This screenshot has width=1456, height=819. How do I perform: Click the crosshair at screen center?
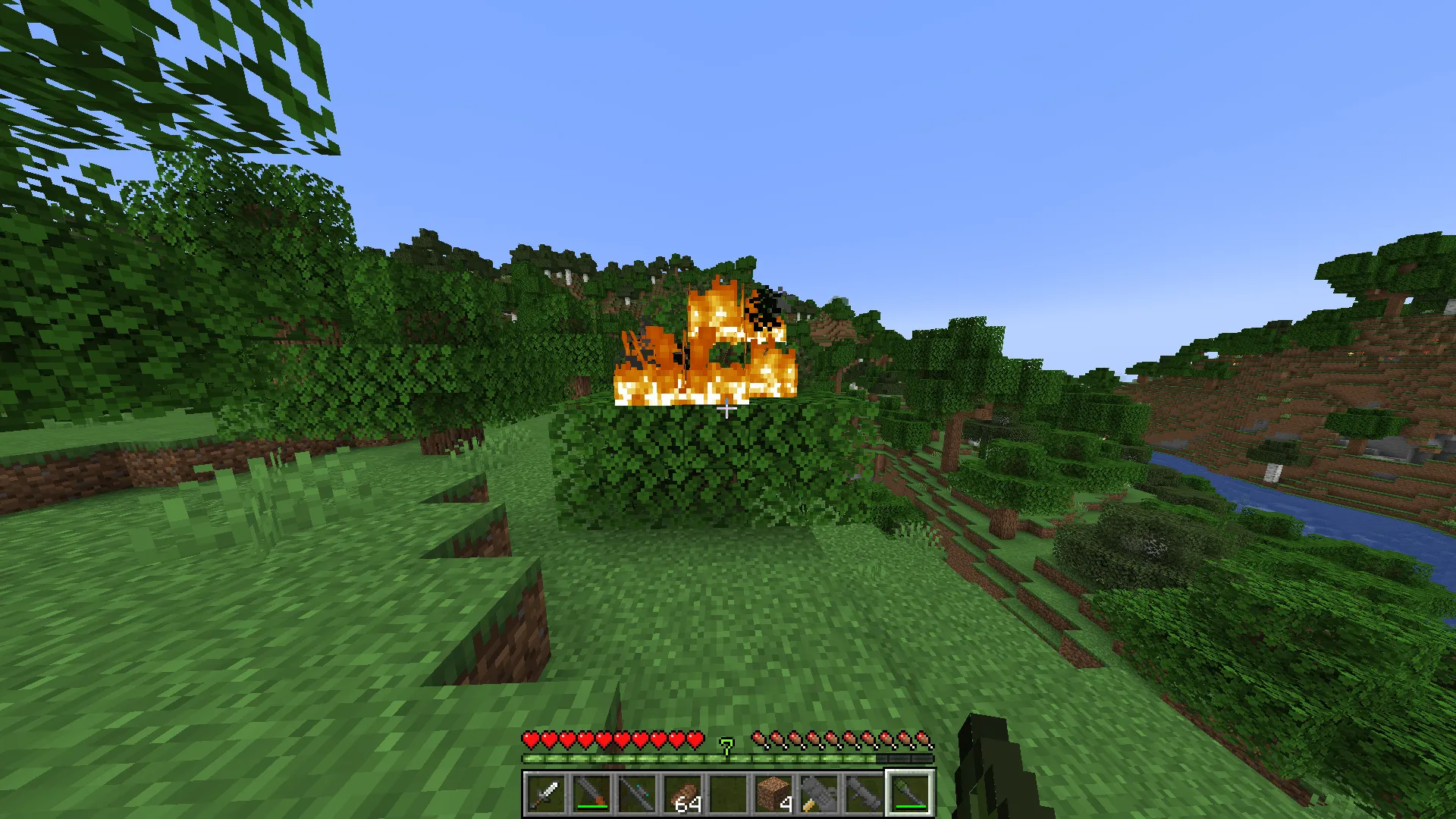pyautogui.click(x=728, y=409)
